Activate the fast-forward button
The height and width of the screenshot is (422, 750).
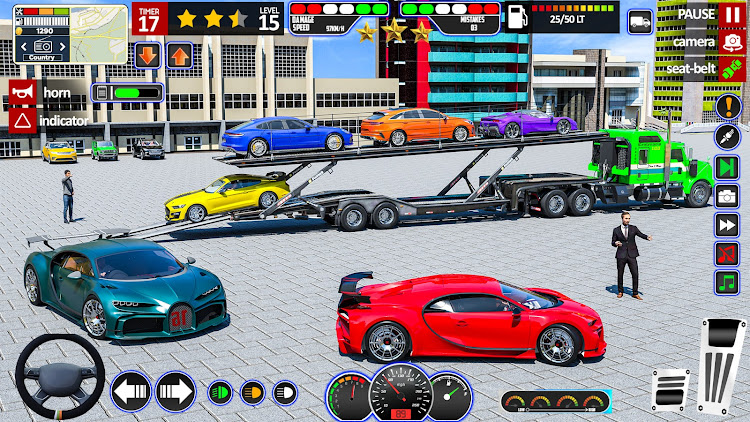(x=727, y=225)
